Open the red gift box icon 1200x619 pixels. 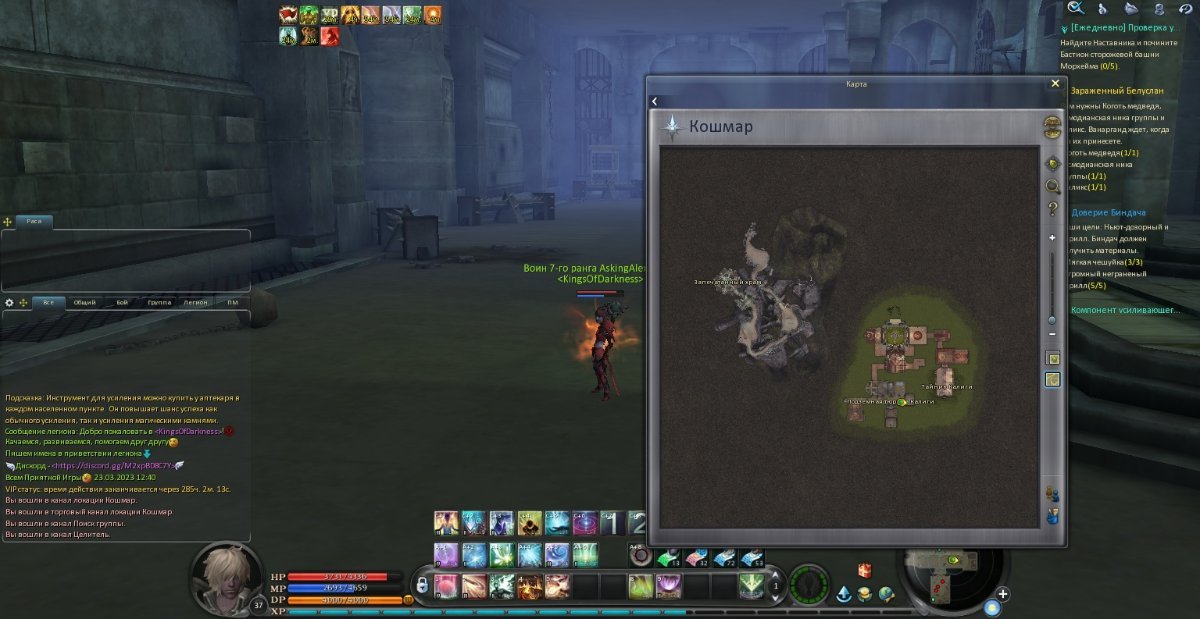click(x=865, y=570)
